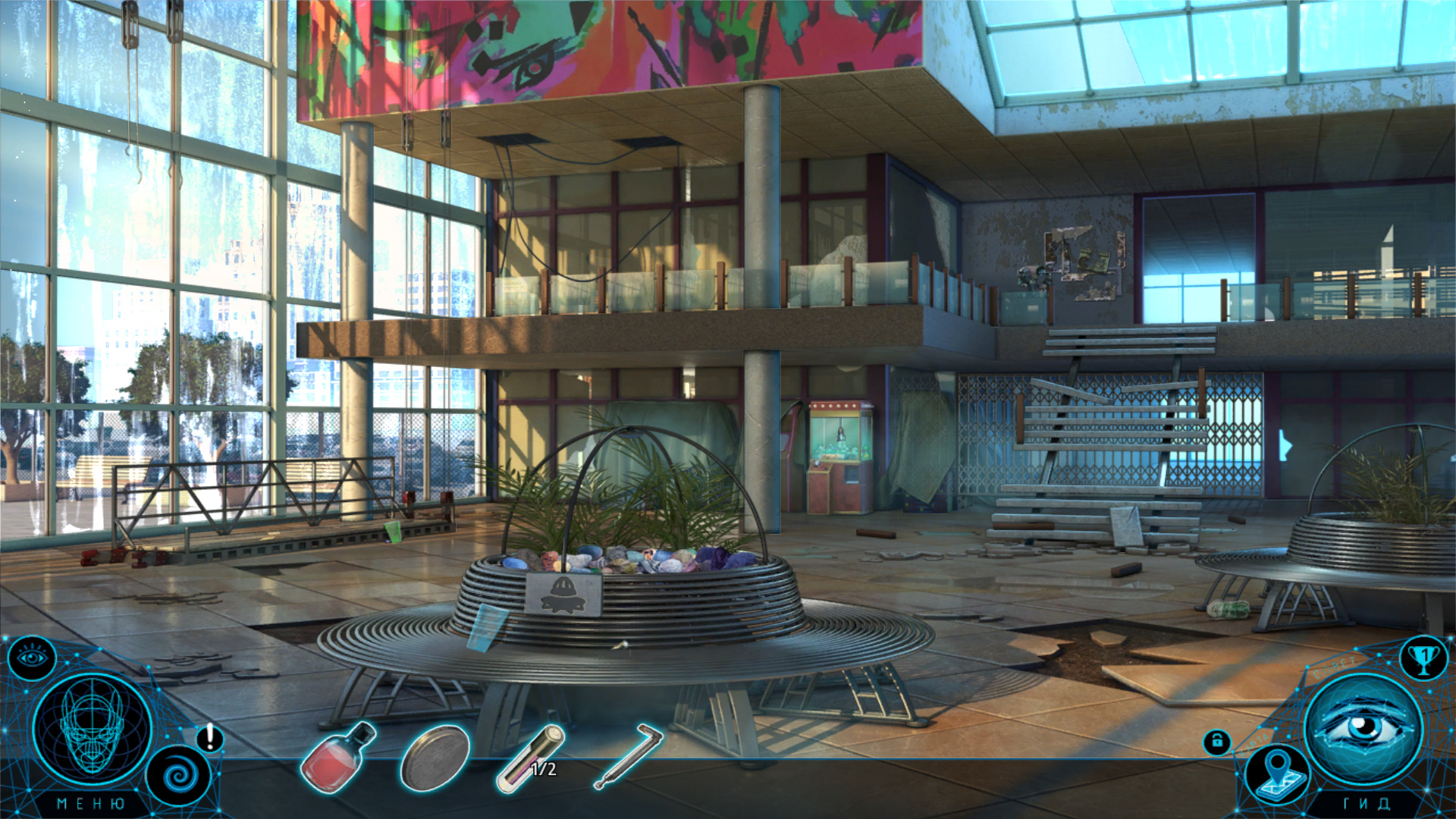Viewport: 1456px width, 819px height.
Task: Open the exclamation mark notification icon
Action: [x=210, y=737]
